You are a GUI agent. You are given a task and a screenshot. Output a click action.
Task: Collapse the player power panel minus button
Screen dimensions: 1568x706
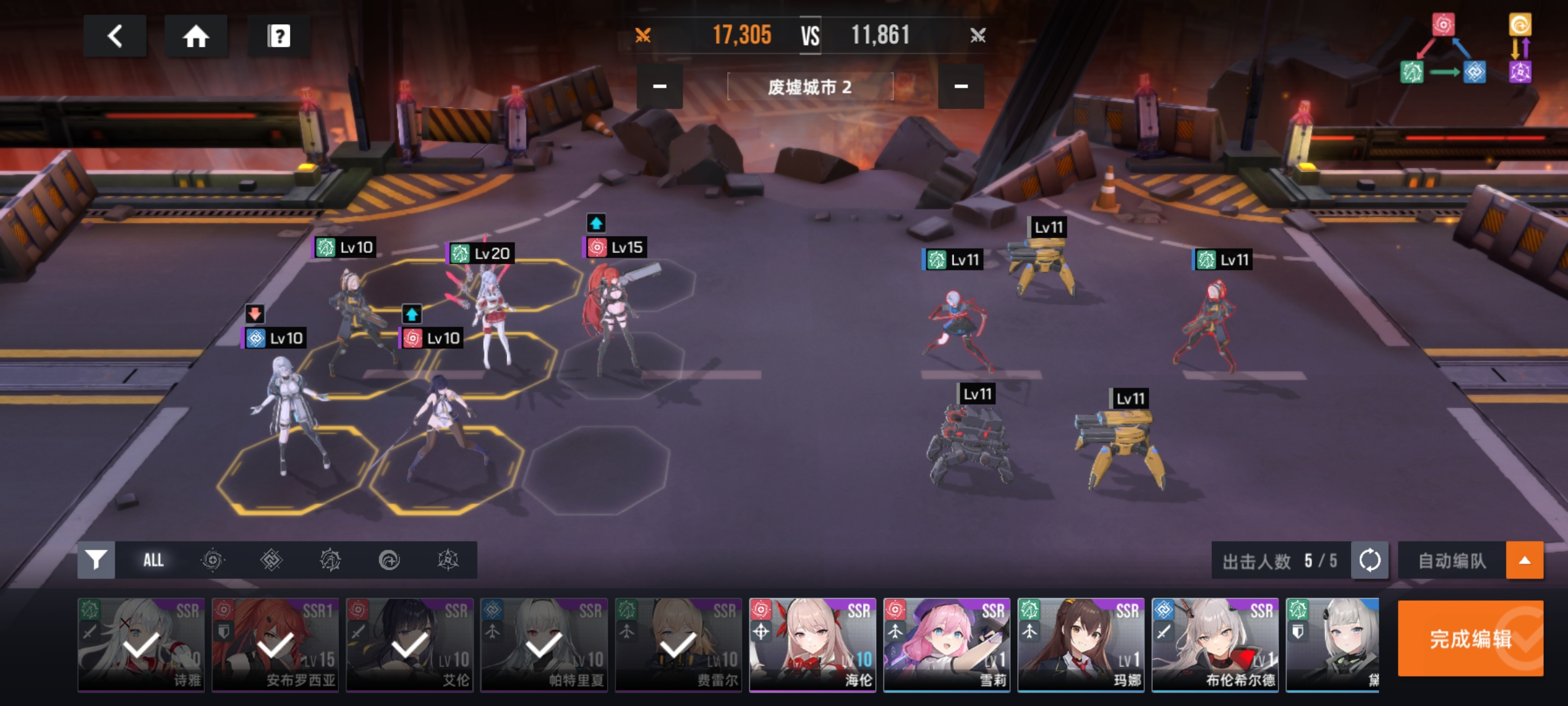click(x=660, y=86)
